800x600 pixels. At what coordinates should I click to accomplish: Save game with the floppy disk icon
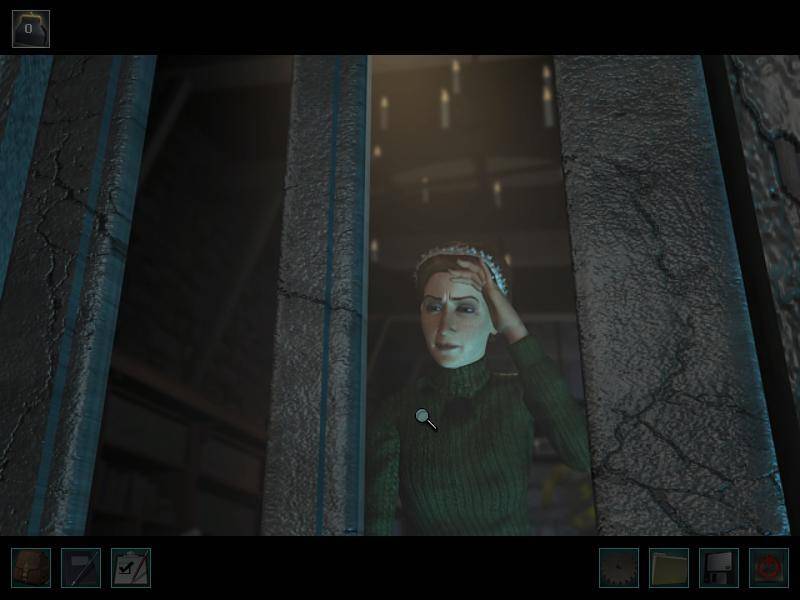point(719,568)
